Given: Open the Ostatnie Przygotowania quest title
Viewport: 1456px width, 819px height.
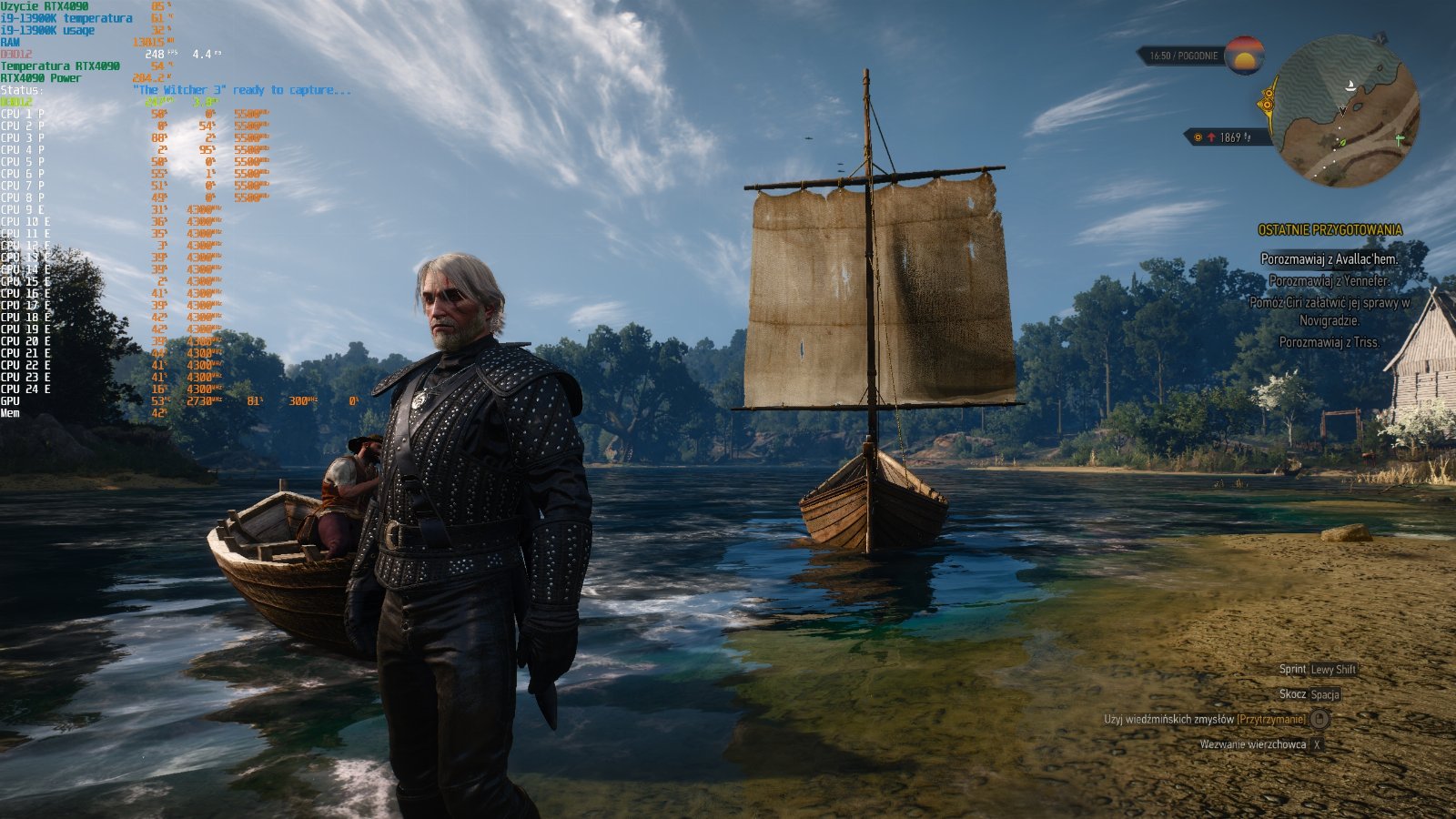Looking at the screenshot, I should (1330, 230).
